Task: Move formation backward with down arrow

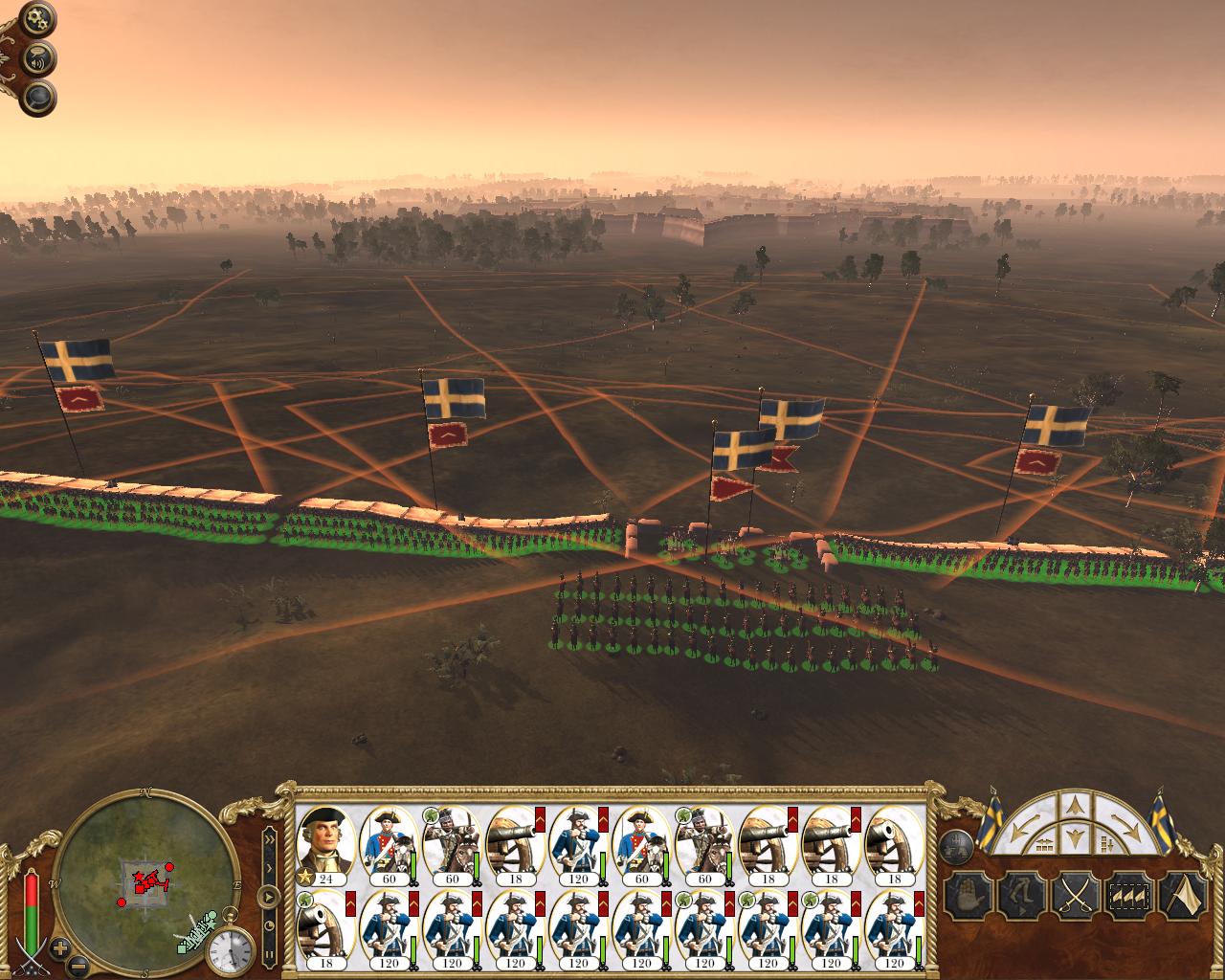Action: point(1074,839)
